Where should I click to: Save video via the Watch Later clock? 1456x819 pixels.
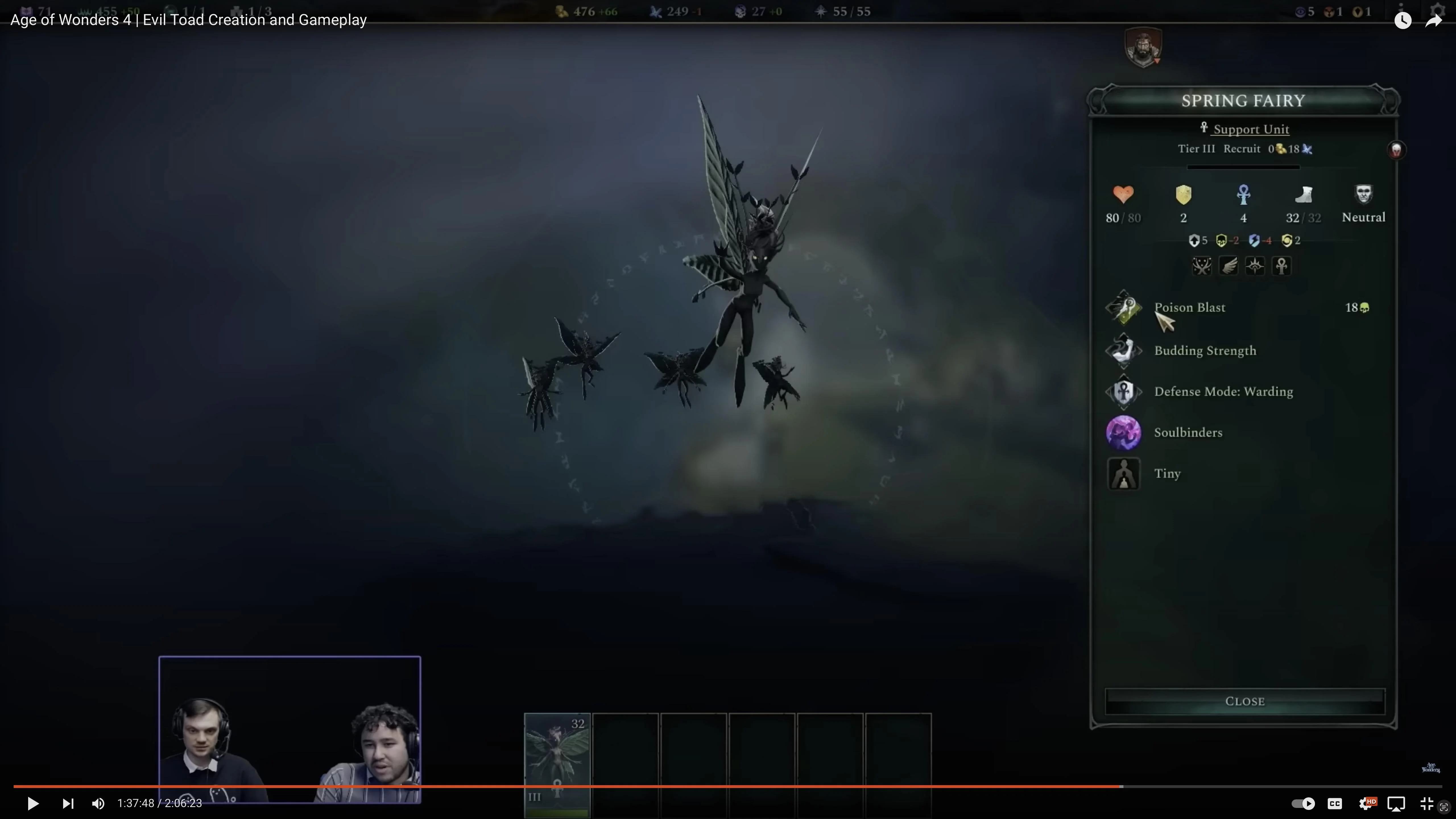[1403, 20]
